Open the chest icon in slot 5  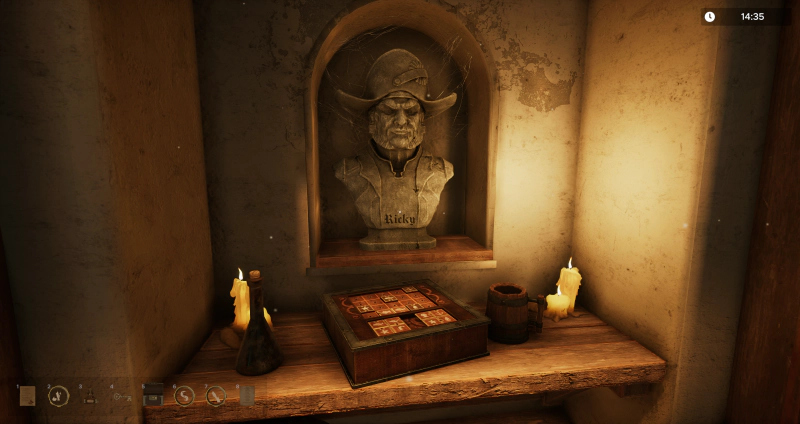[x=153, y=396]
